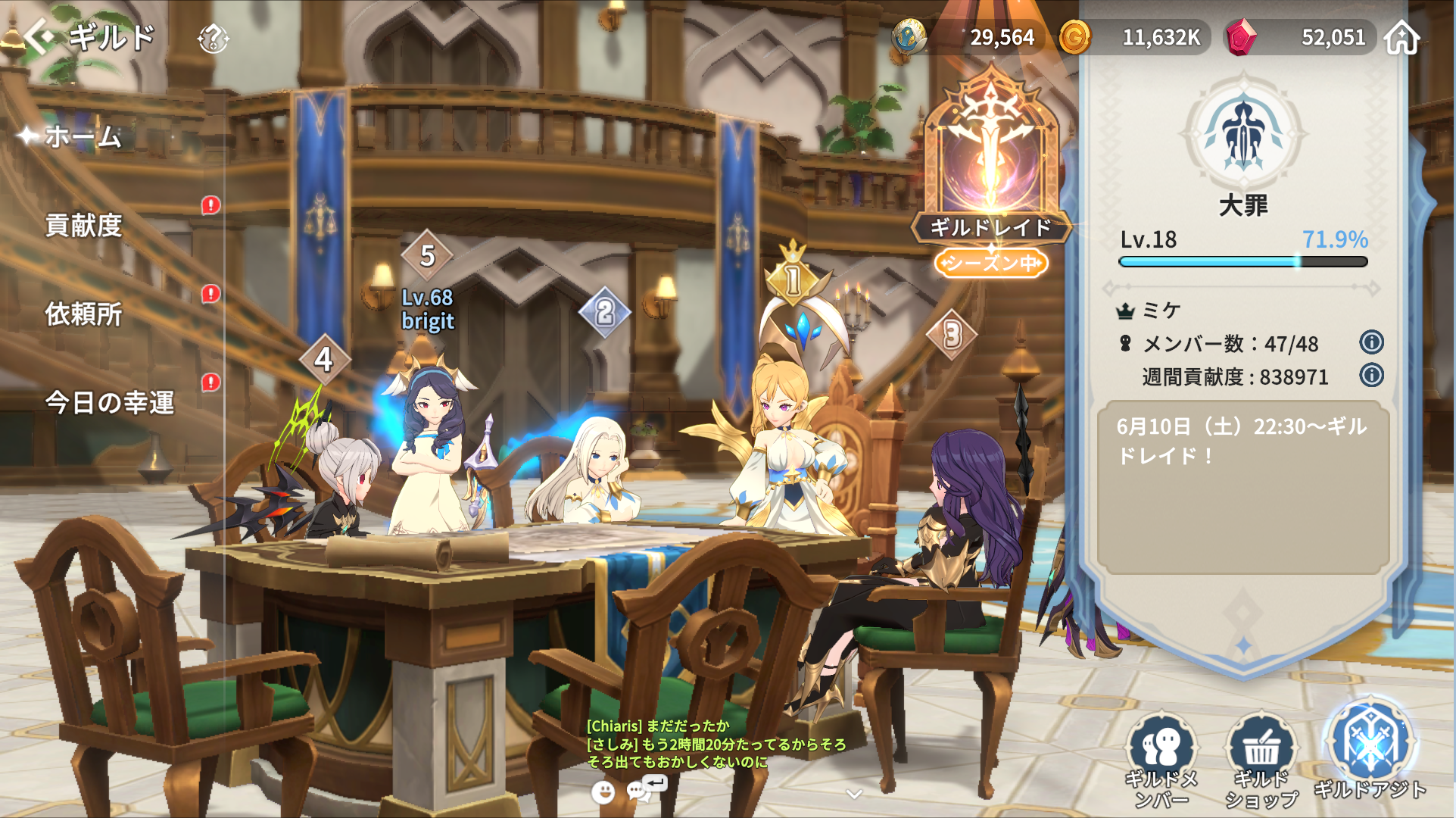Open the ギルドメンバー list
This screenshot has height=818, width=1456.
click(x=1161, y=759)
